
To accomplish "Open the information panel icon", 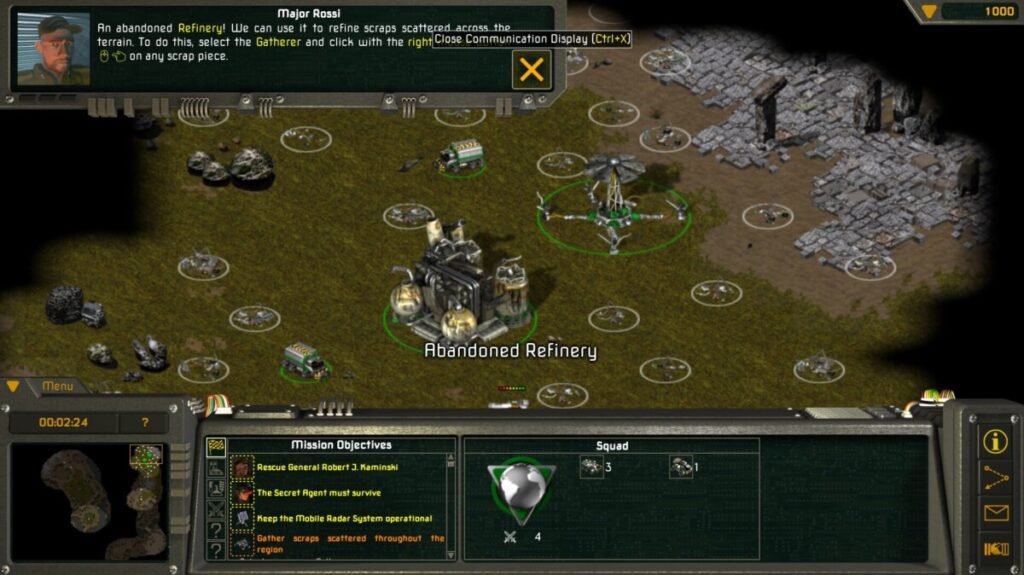I will pyautogui.click(x=995, y=441).
